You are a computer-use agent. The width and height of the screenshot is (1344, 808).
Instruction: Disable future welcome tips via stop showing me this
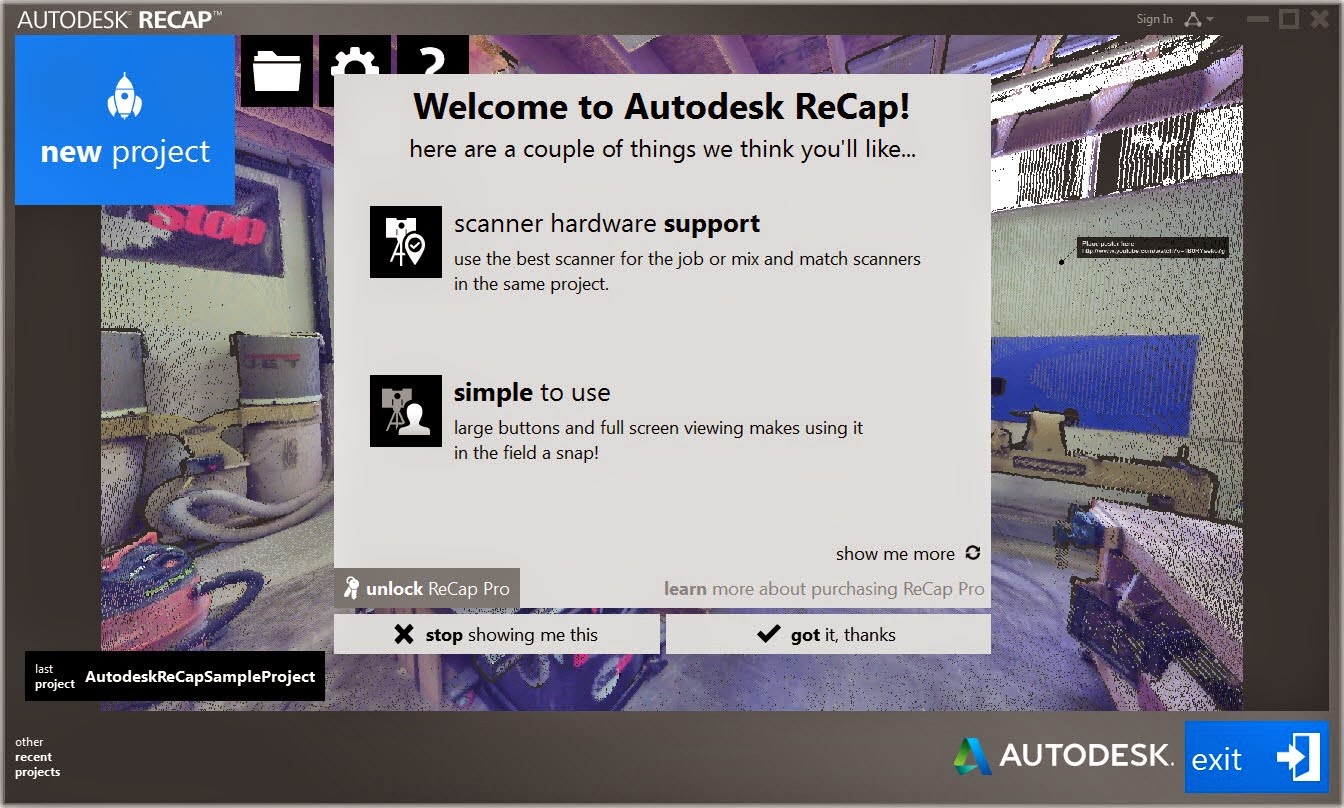pos(497,634)
